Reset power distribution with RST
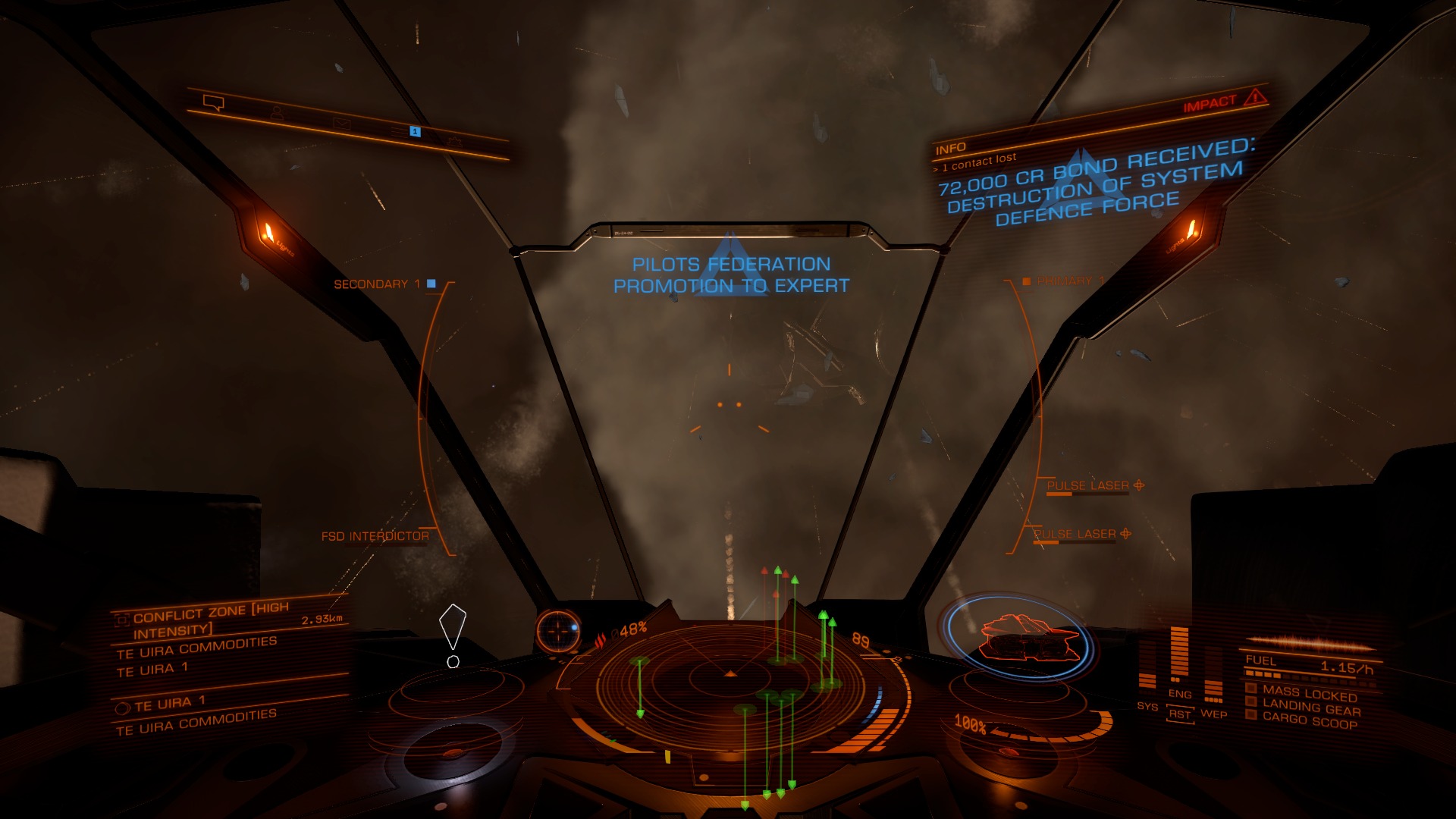 click(x=1180, y=714)
